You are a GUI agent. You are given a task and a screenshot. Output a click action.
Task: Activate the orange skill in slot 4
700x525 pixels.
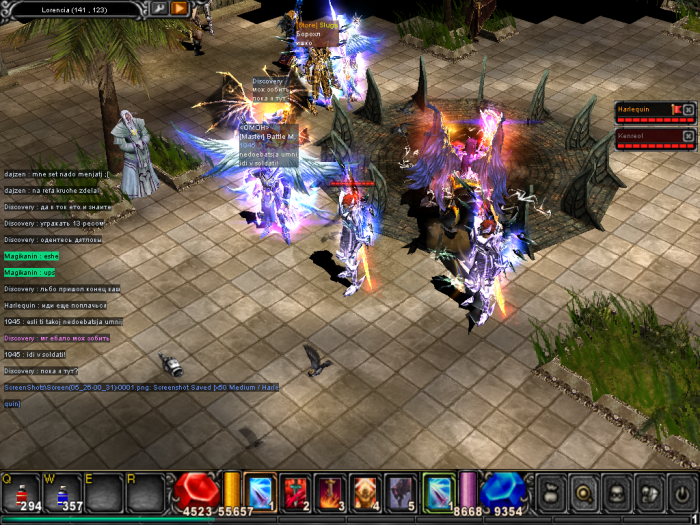coord(366,491)
